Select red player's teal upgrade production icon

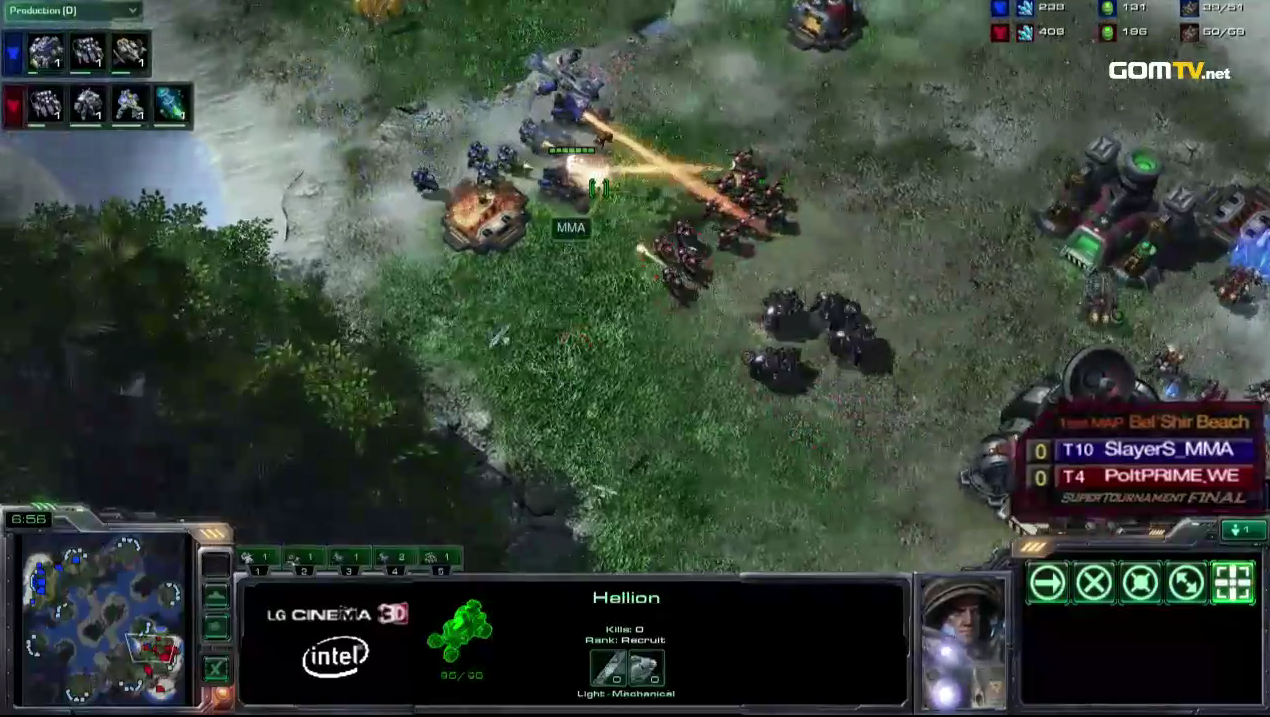170,105
